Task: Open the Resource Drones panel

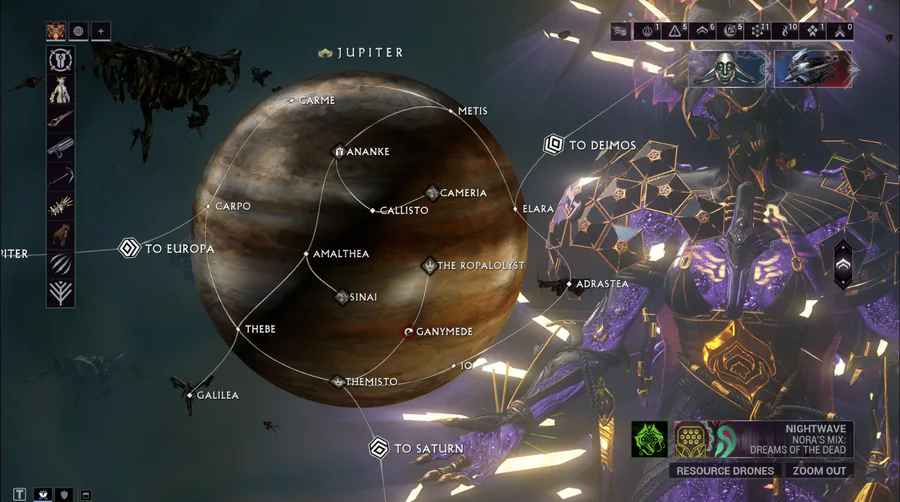Action: coord(725,471)
